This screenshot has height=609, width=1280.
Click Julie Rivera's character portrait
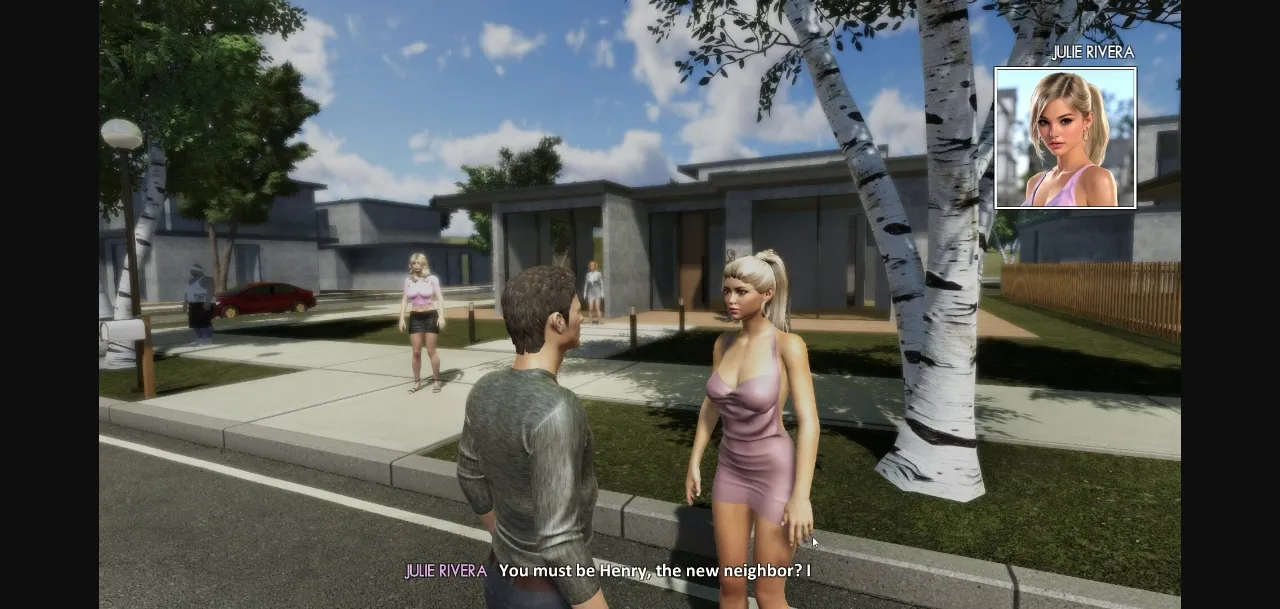(x=1065, y=138)
